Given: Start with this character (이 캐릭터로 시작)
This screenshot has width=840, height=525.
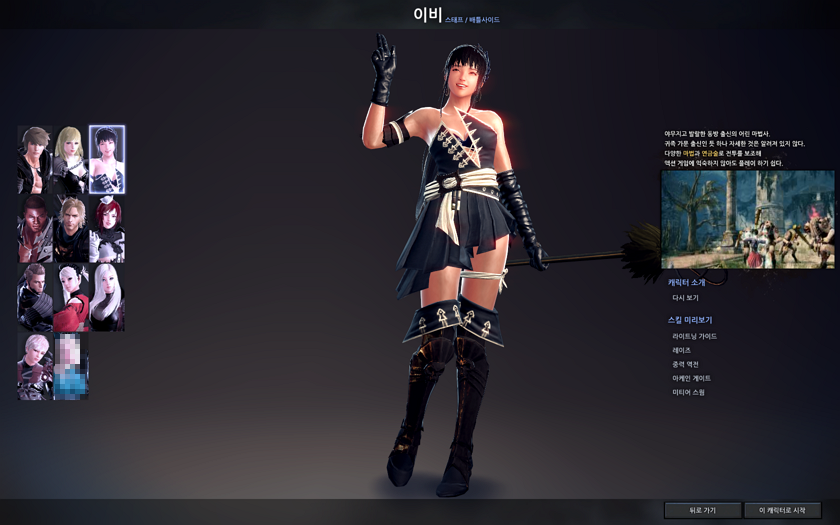Looking at the screenshot, I should 782,510.
